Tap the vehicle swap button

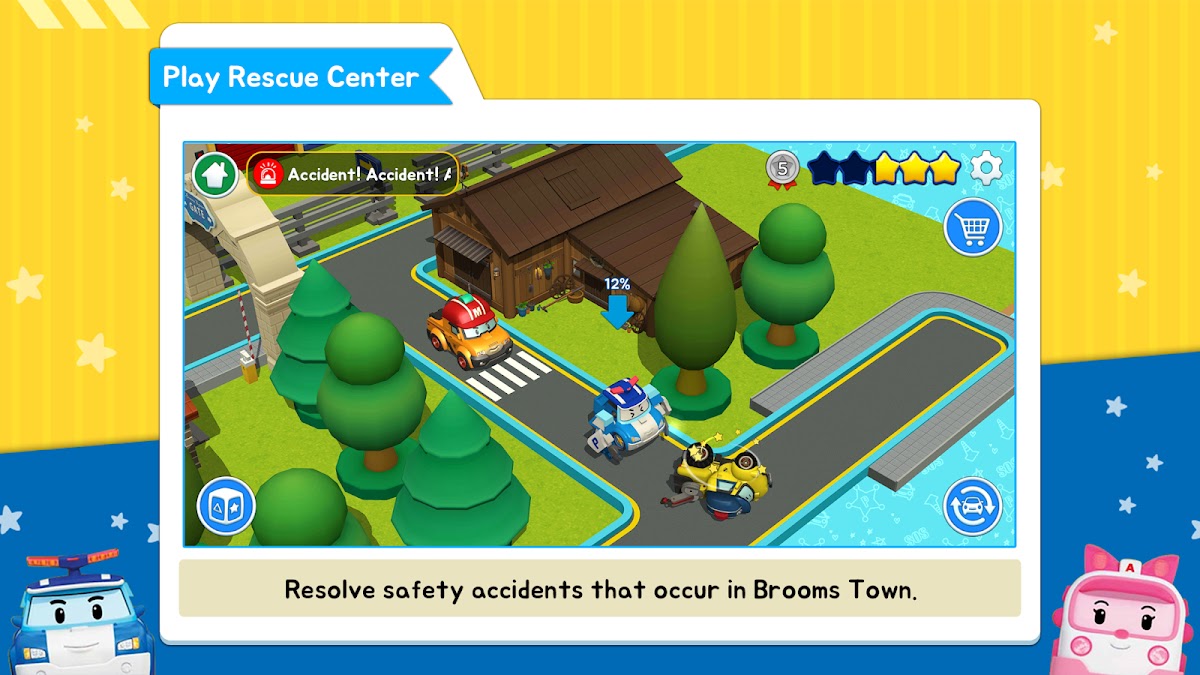coord(972,506)
